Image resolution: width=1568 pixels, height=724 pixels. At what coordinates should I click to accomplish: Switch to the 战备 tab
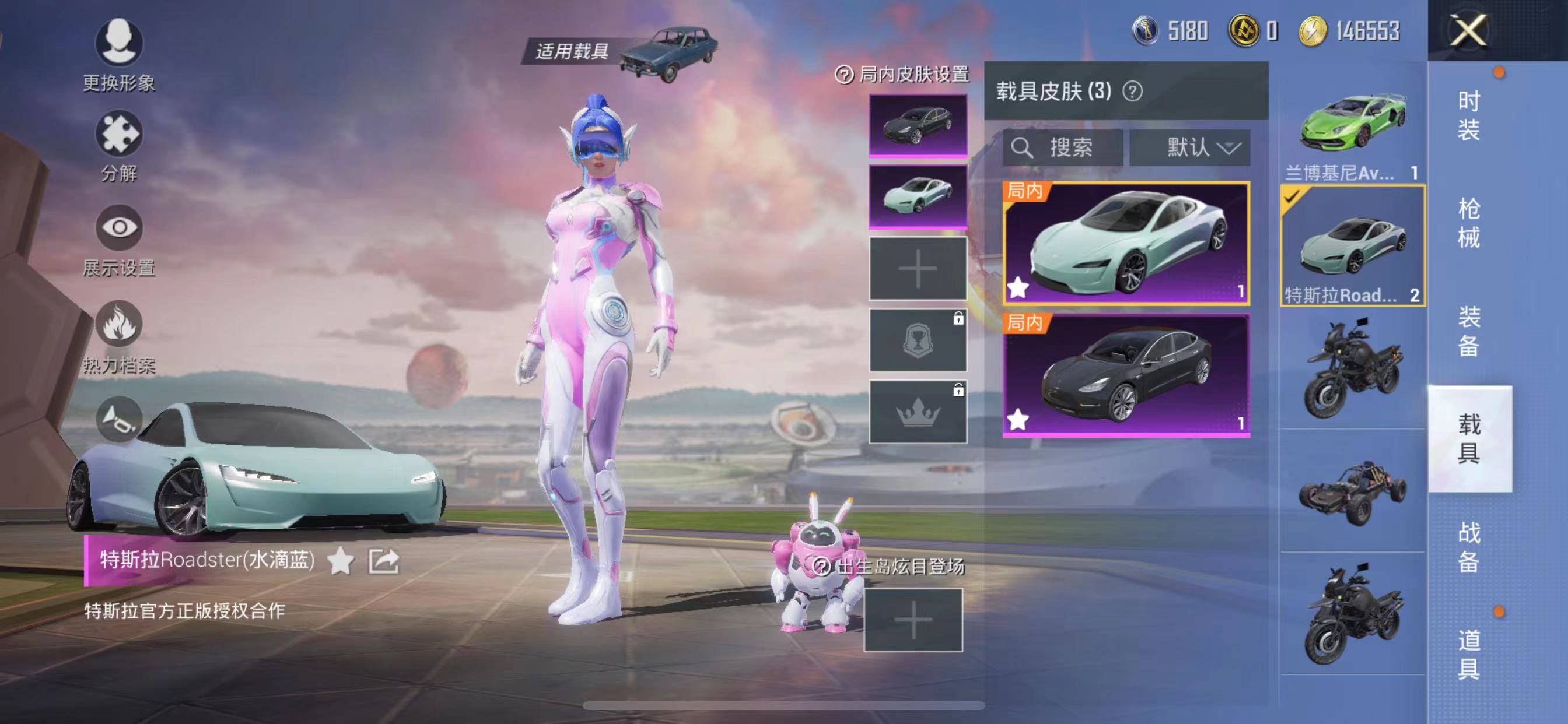pyautogui.click(x=1468, y=547)
